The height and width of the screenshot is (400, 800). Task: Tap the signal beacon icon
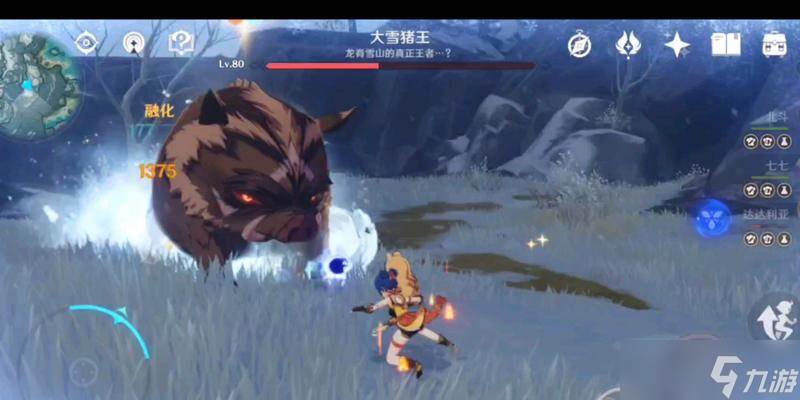(134, 43)
